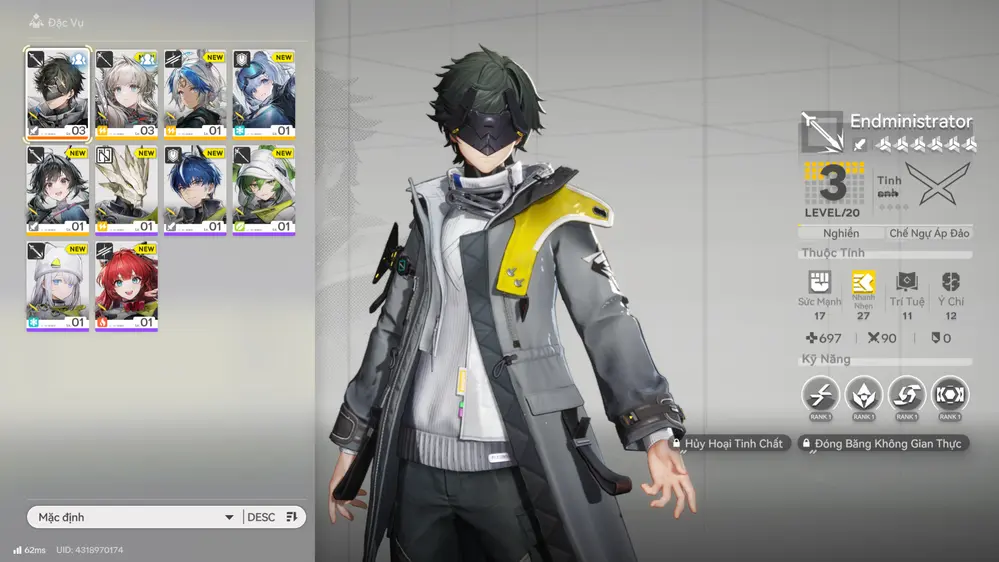Choose the pale spiky creature operator card
Image resolution: width=999 pixels, height=562 pixels.
click(x=127, y=190)
